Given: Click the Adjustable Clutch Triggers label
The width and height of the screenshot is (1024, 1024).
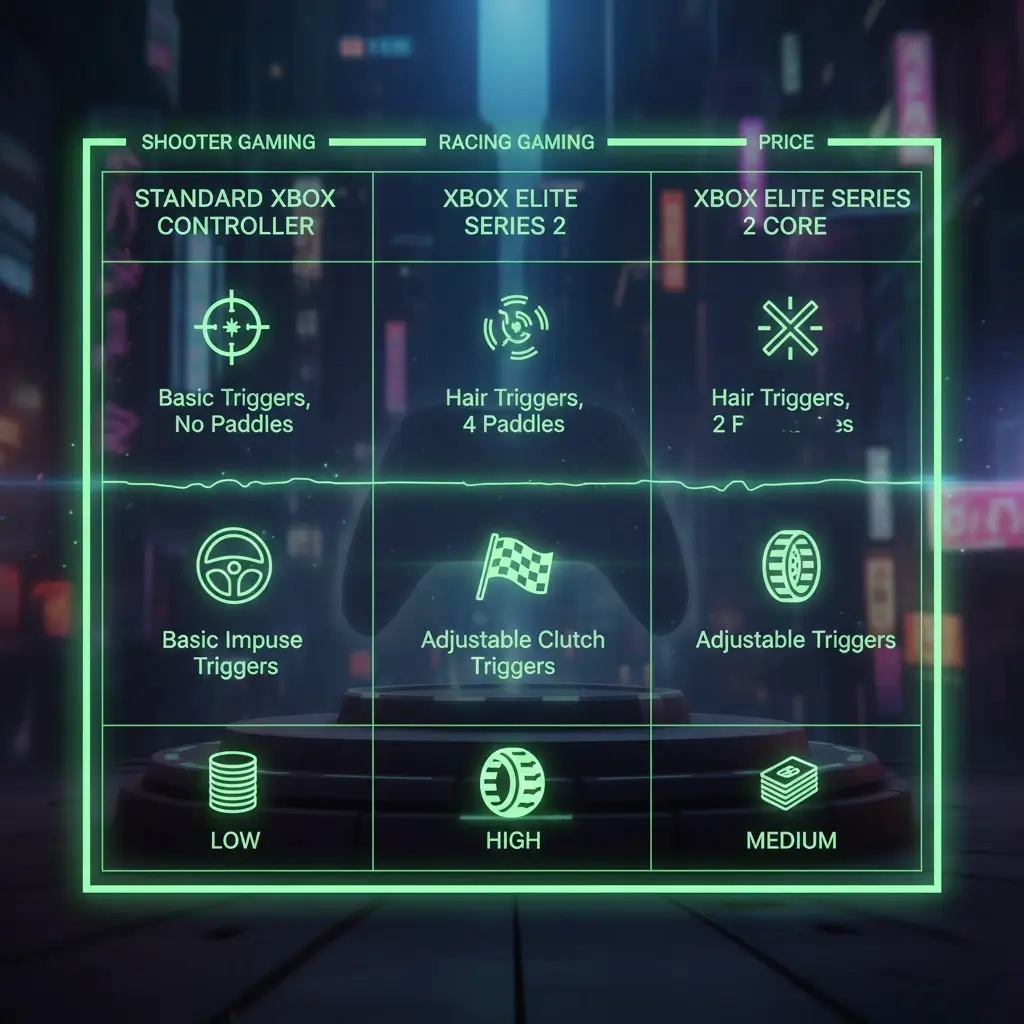Looking at the screenshot, I should click(x=513, y=653).
